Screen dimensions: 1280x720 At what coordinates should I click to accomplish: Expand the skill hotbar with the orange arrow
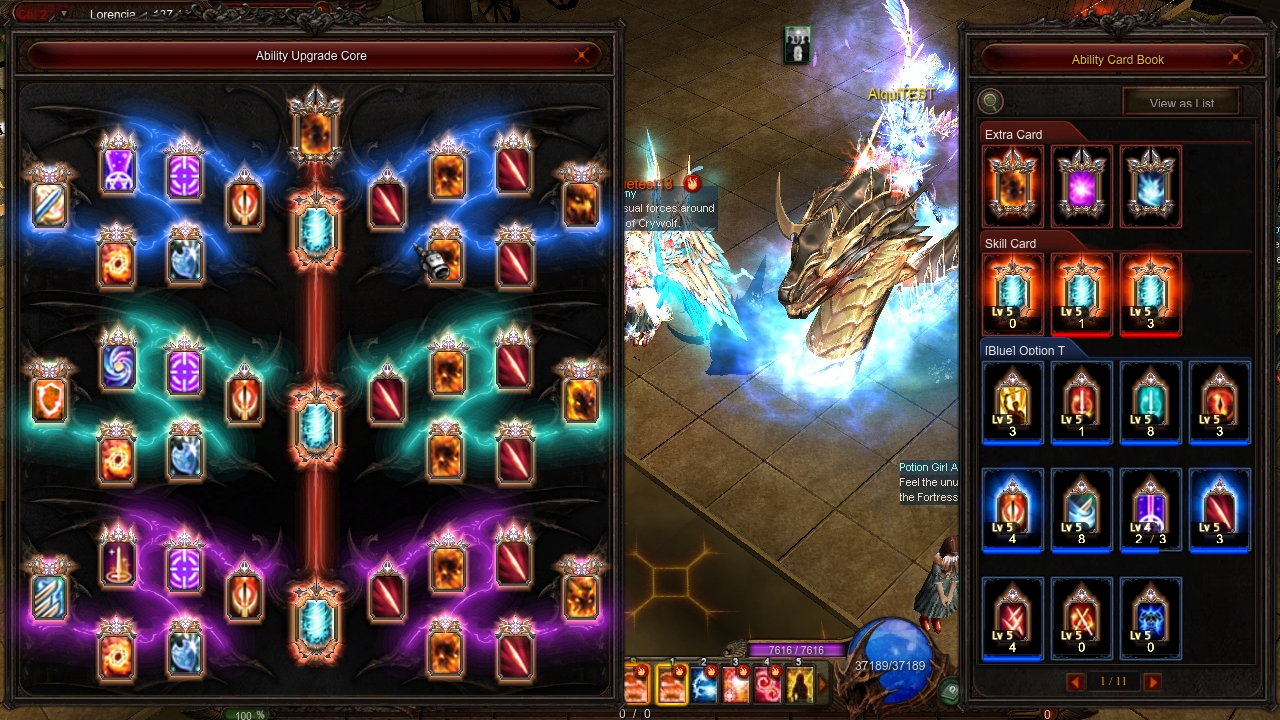(824, 685)
